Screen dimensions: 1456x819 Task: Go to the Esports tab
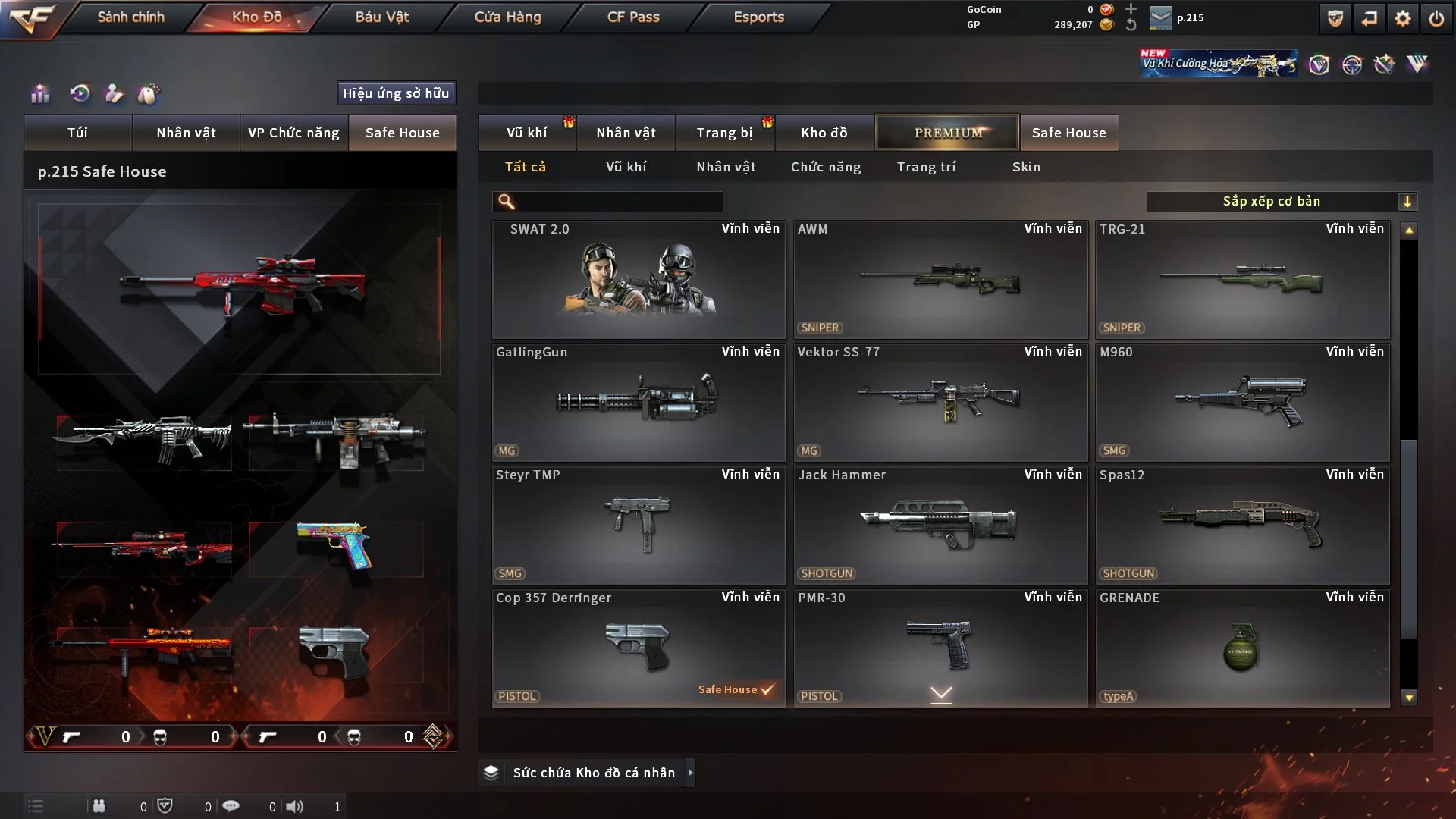[758, 17]
